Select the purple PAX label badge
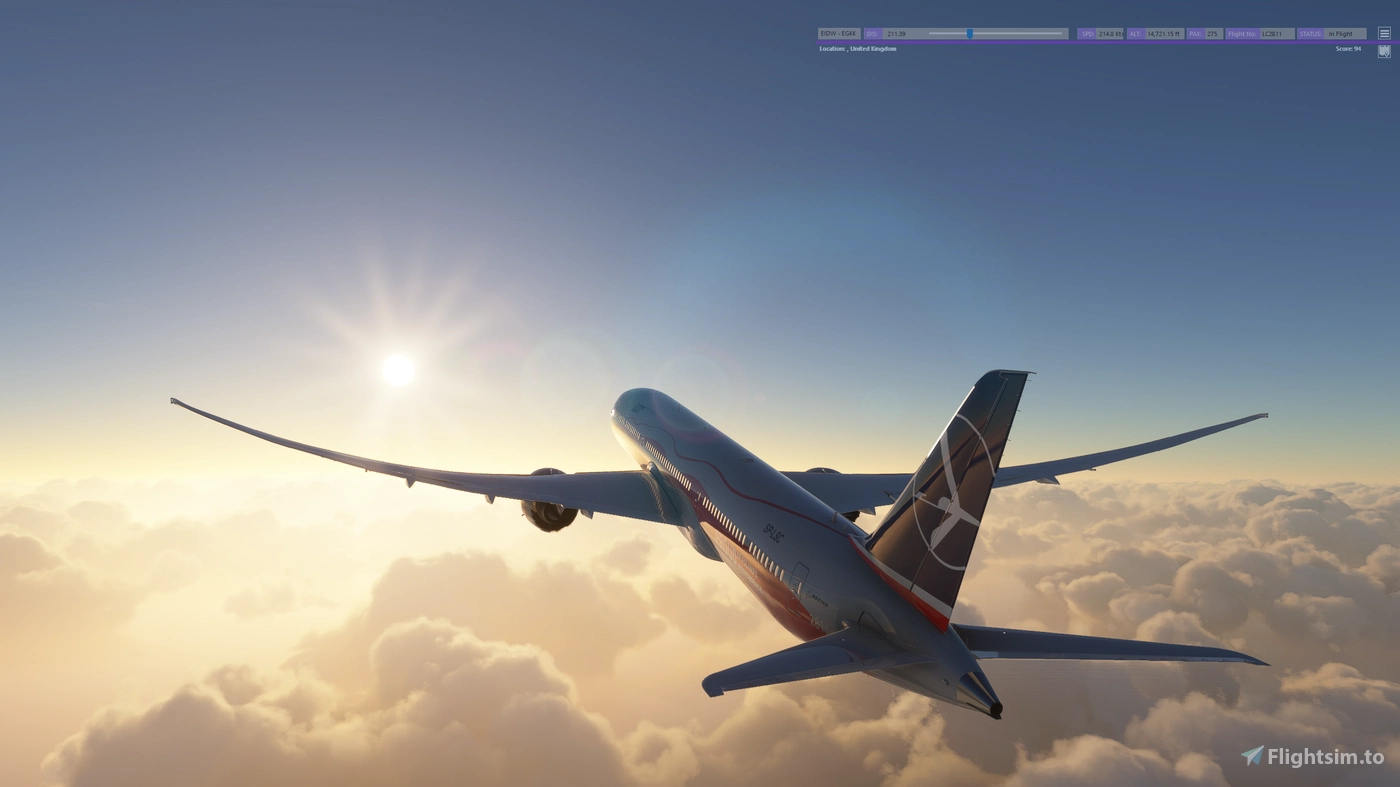 point(1192,33)
